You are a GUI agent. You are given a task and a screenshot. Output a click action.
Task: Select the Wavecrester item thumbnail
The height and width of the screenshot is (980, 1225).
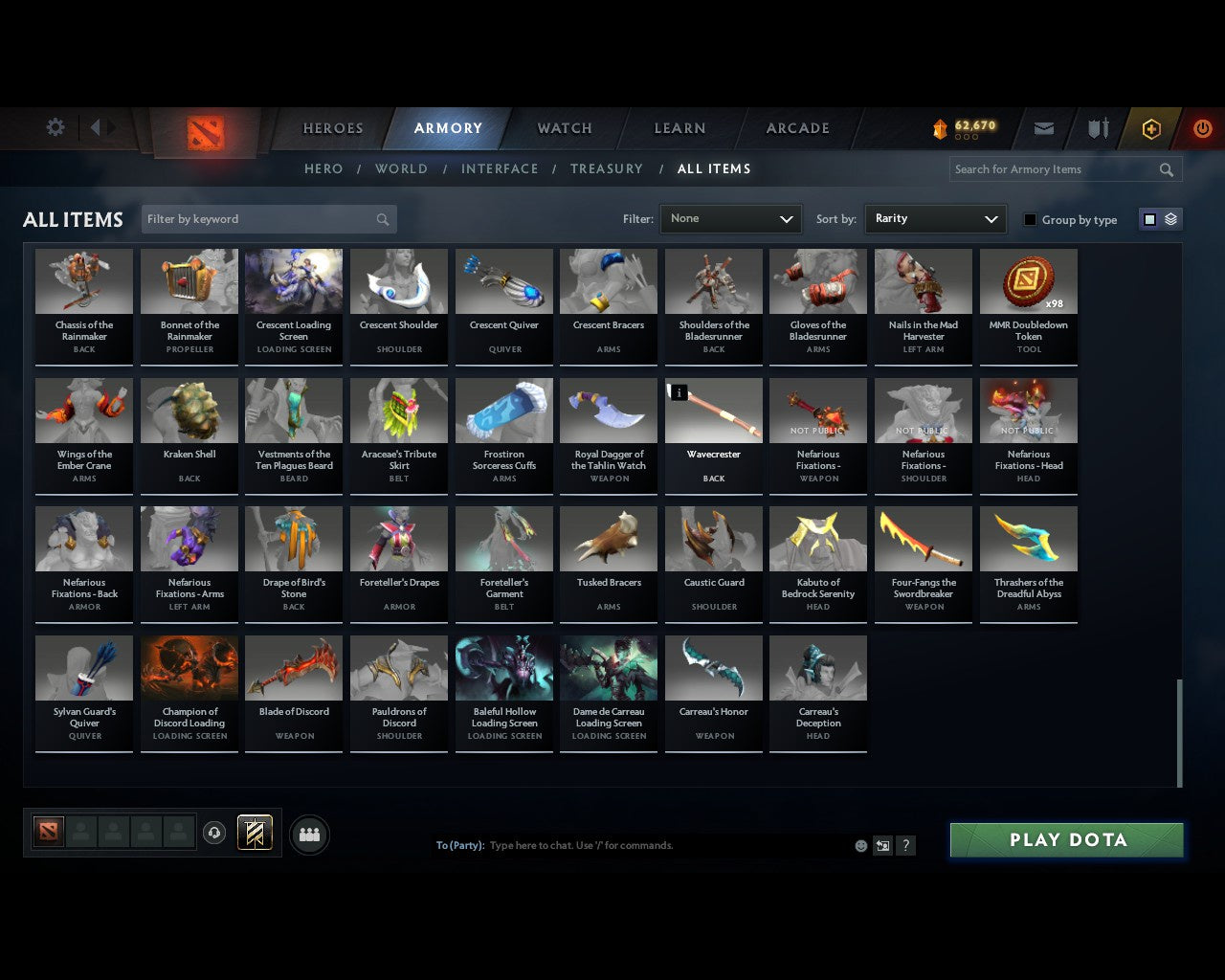713,410
